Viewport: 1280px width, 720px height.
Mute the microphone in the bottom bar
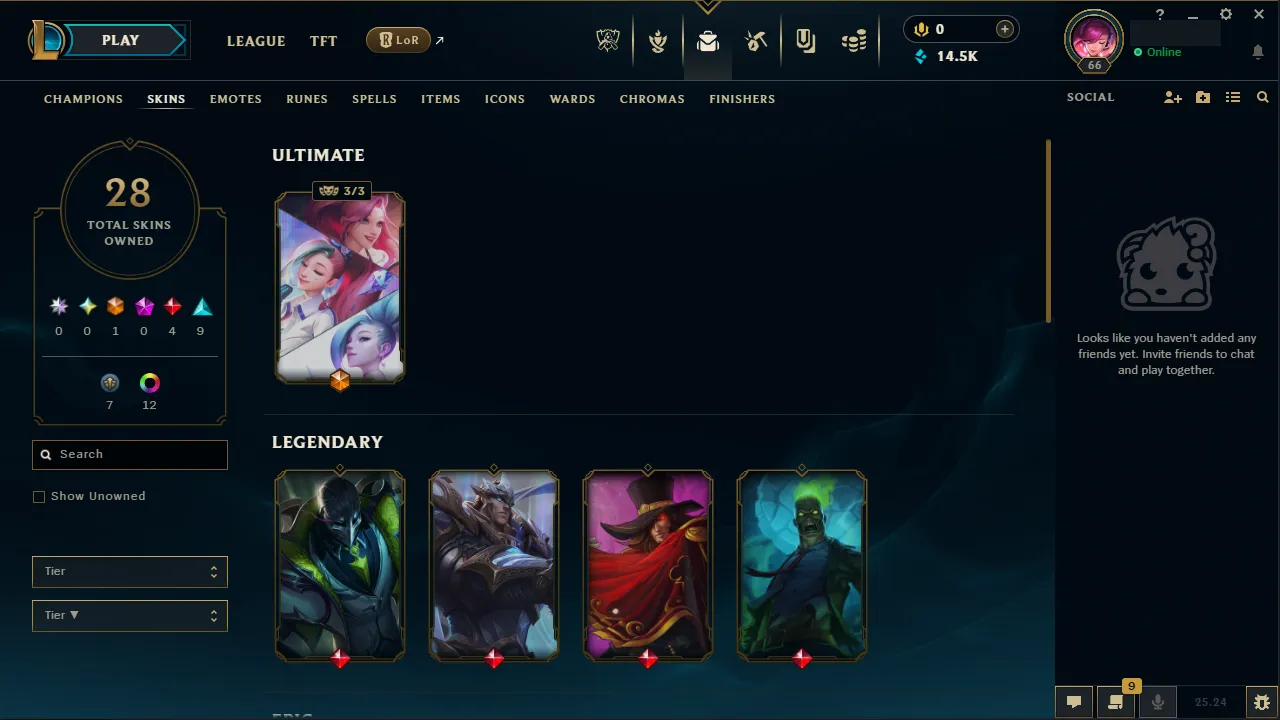pyautogui.click(x=1157, y=701)
